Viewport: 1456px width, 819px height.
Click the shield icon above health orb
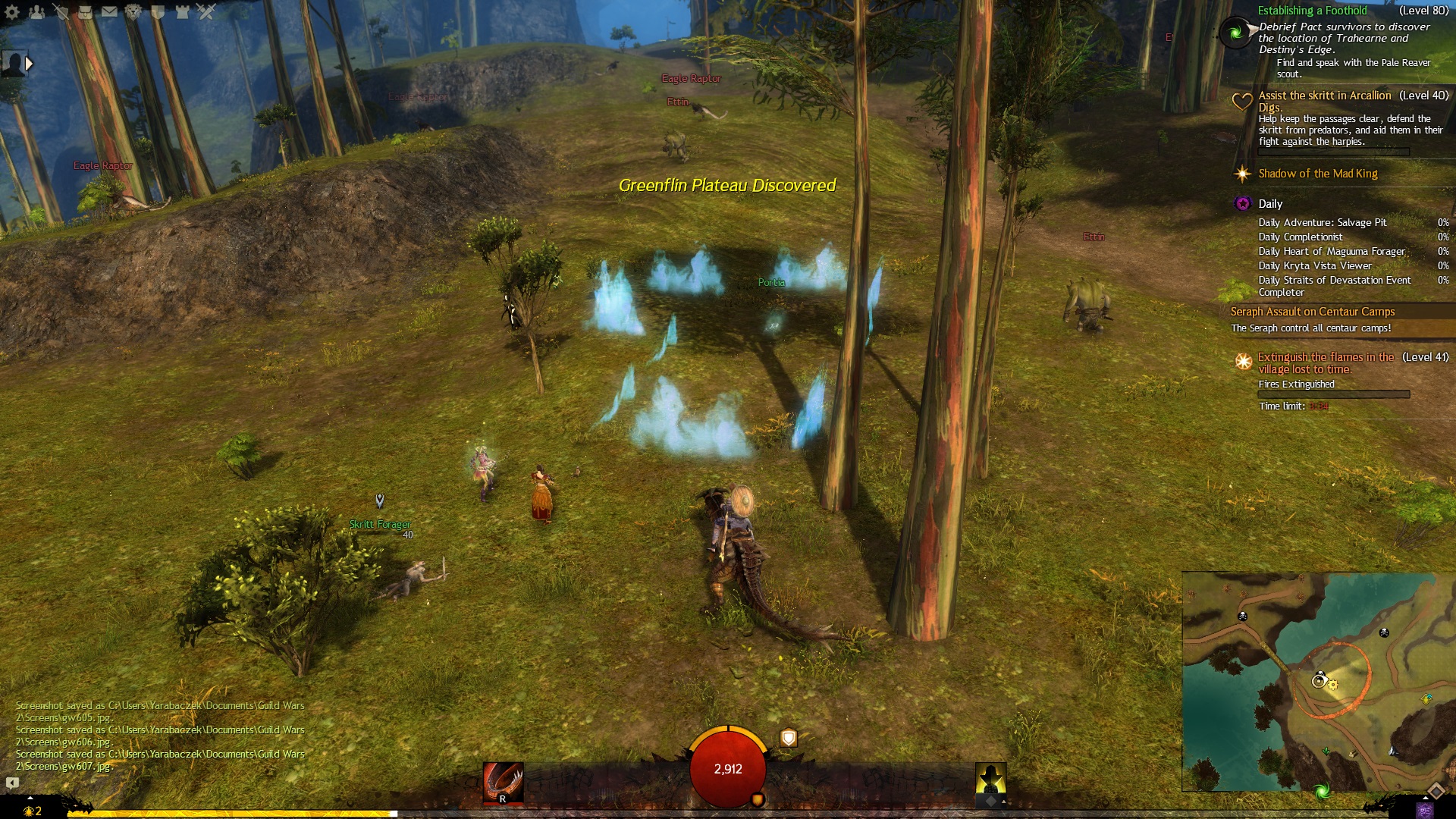point(789,737)
